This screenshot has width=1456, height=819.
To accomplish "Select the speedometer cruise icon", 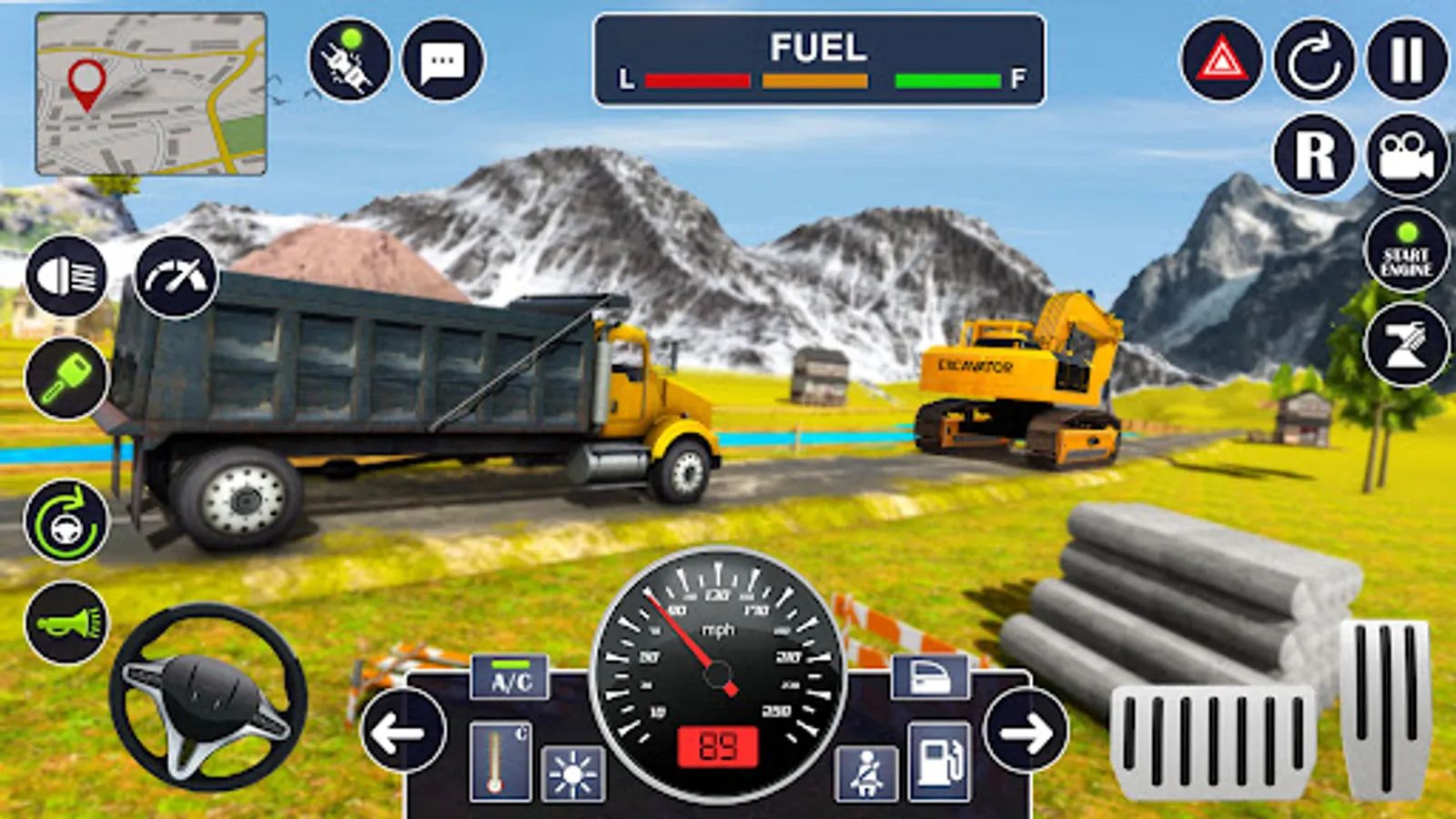I will 177,277.
